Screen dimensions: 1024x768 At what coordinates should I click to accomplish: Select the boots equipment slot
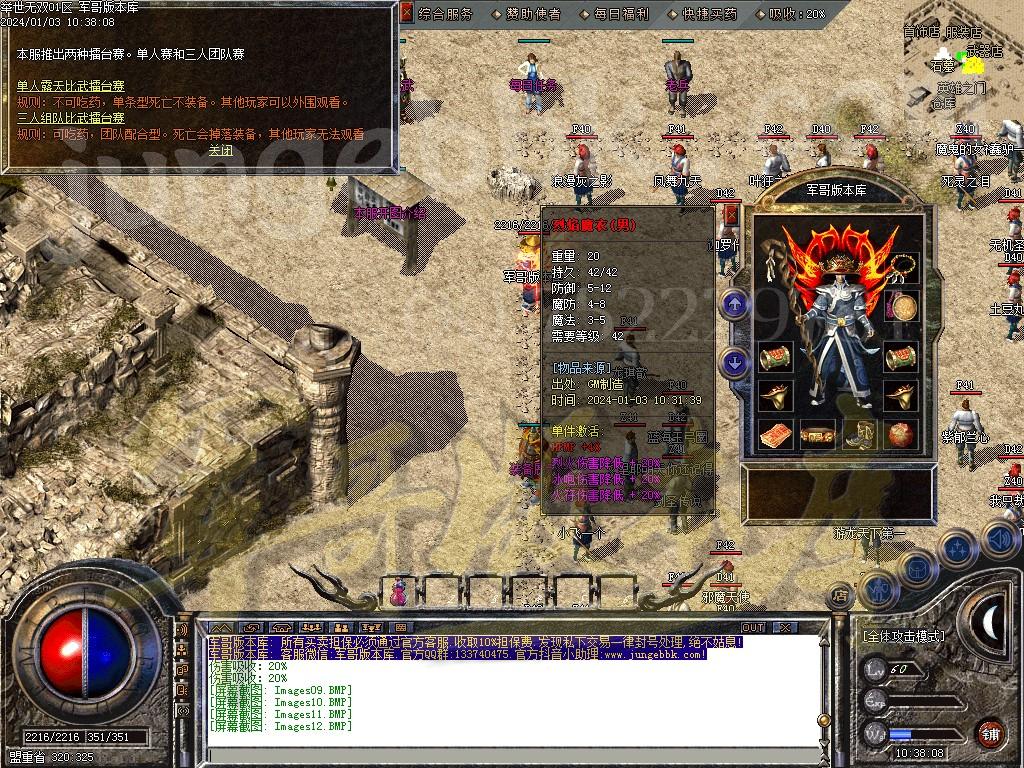(862, 435)
